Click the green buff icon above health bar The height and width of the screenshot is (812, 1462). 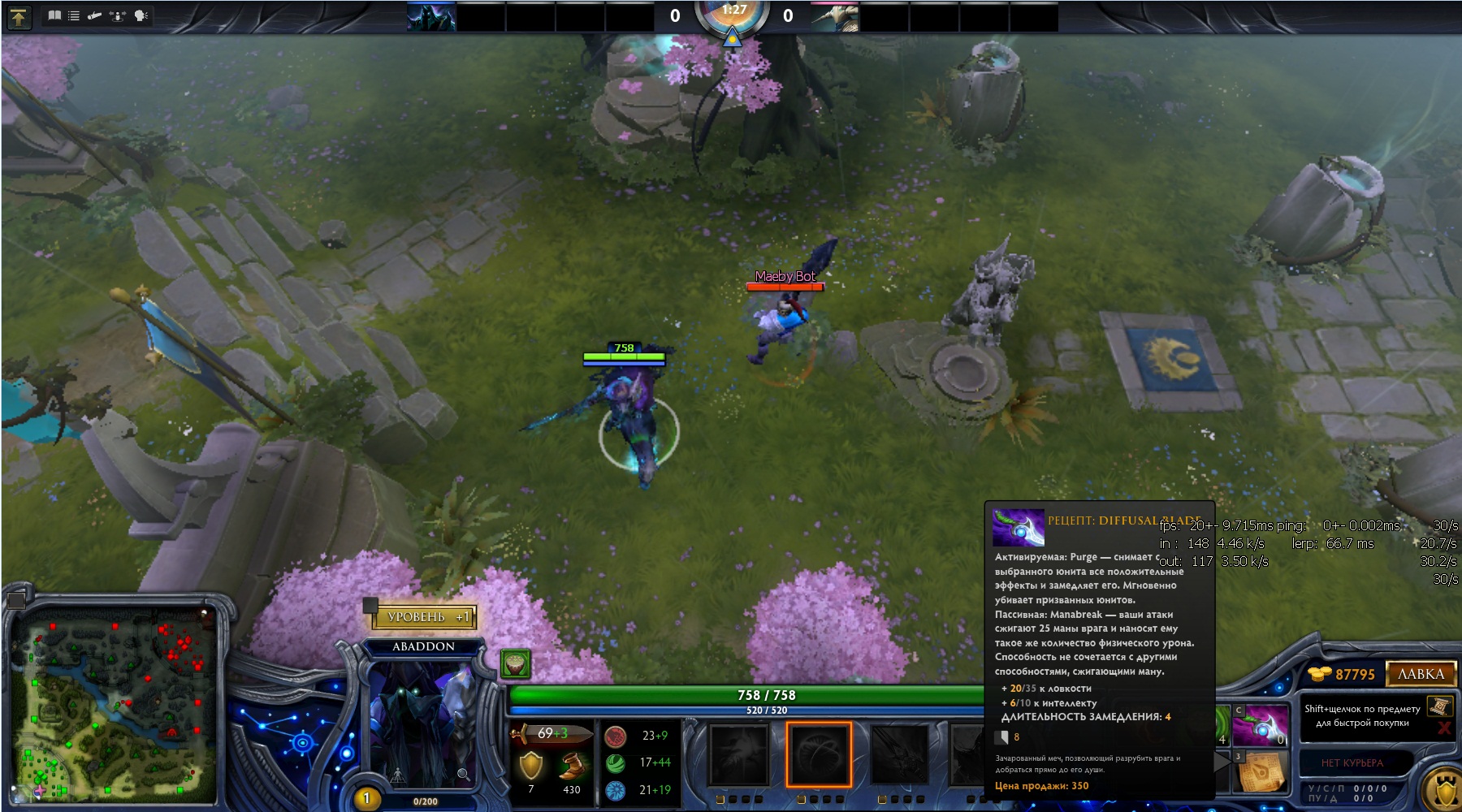pos(515,664)
